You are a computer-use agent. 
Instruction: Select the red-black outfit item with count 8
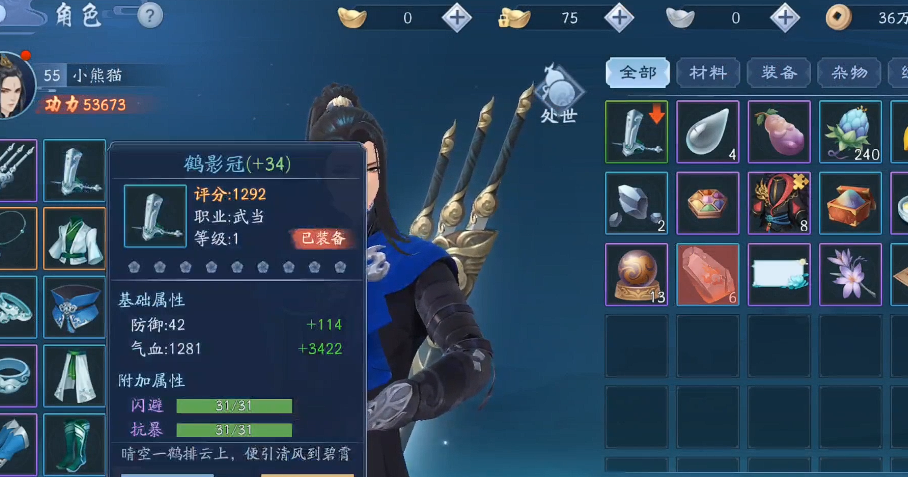(x=779, y=203)
